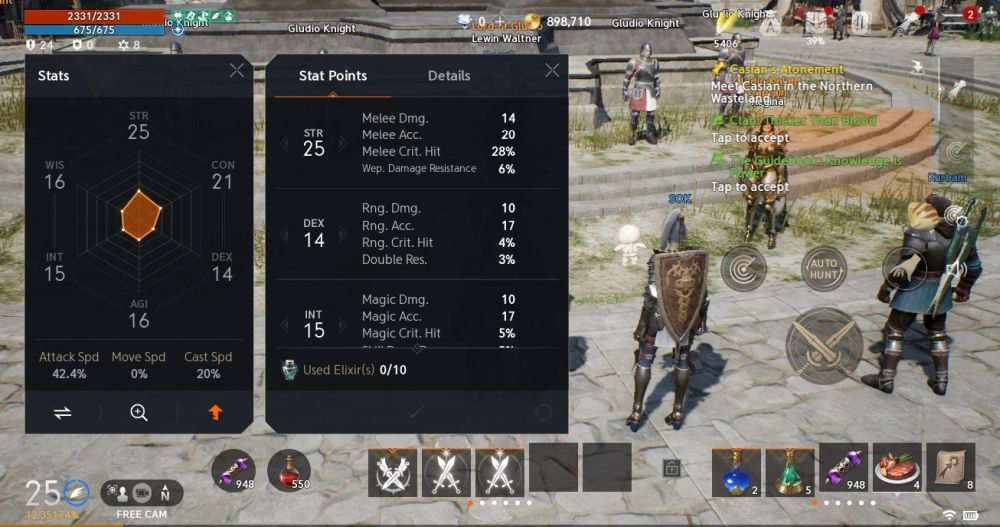Open the magnifier view in Stats
The width and height of the screenshot is (1000, 527).
[139, 412]
